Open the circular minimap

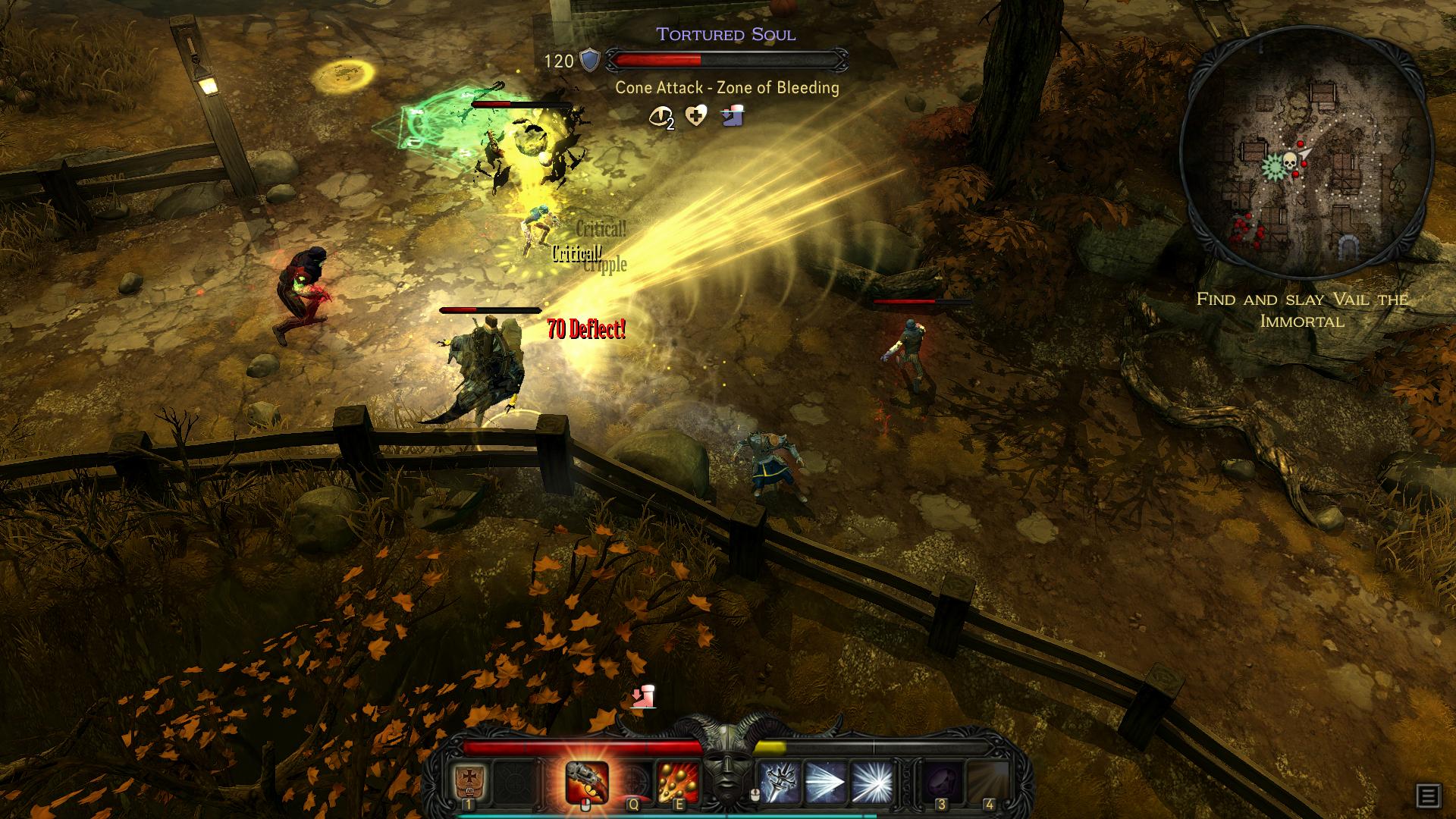[1306, 153]
